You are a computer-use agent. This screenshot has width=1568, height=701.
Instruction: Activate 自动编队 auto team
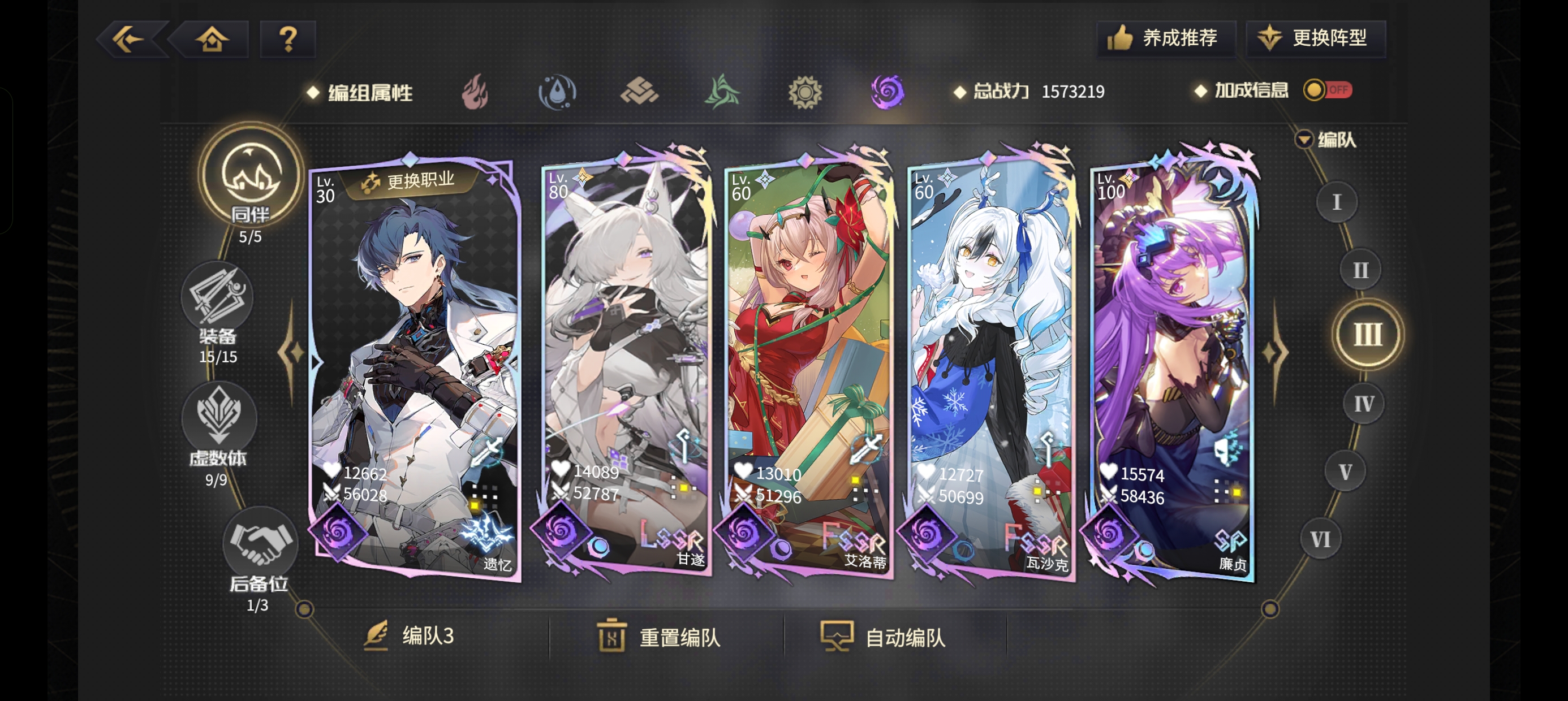(885, 637)
